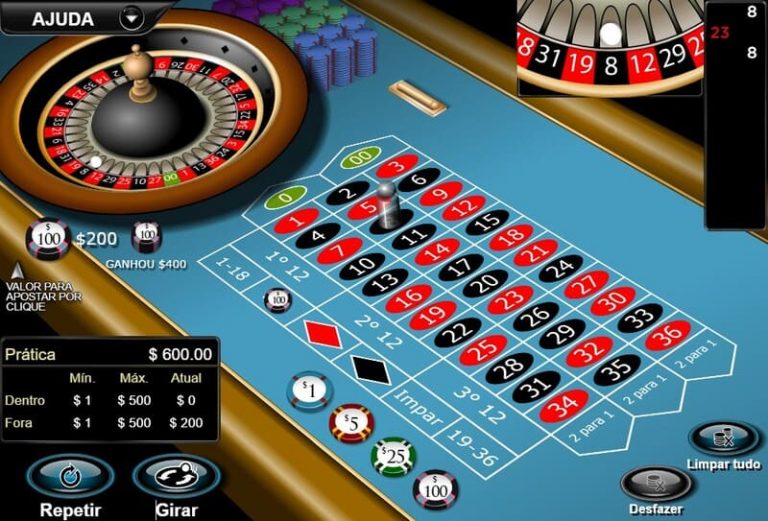The height and width of the screenshot is (521, 768).
Task: Select the $100 chip in the chip row
Action: (x=435, y=489)
